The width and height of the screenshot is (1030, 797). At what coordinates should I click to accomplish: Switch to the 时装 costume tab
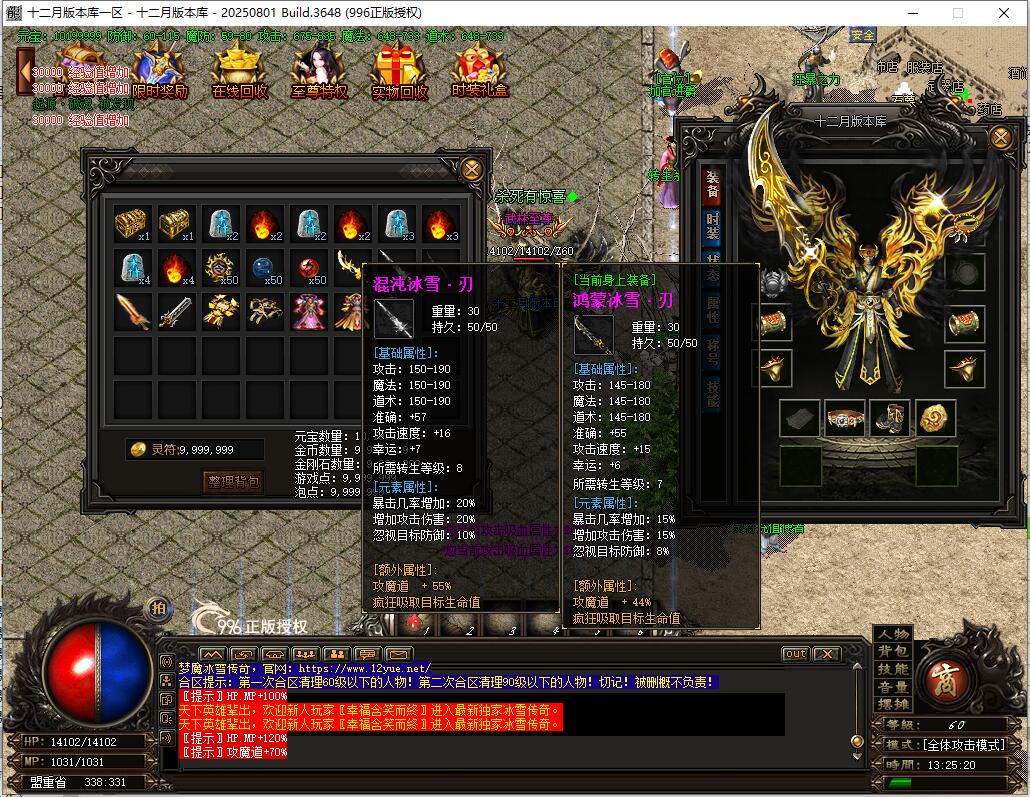pos(712,227)
